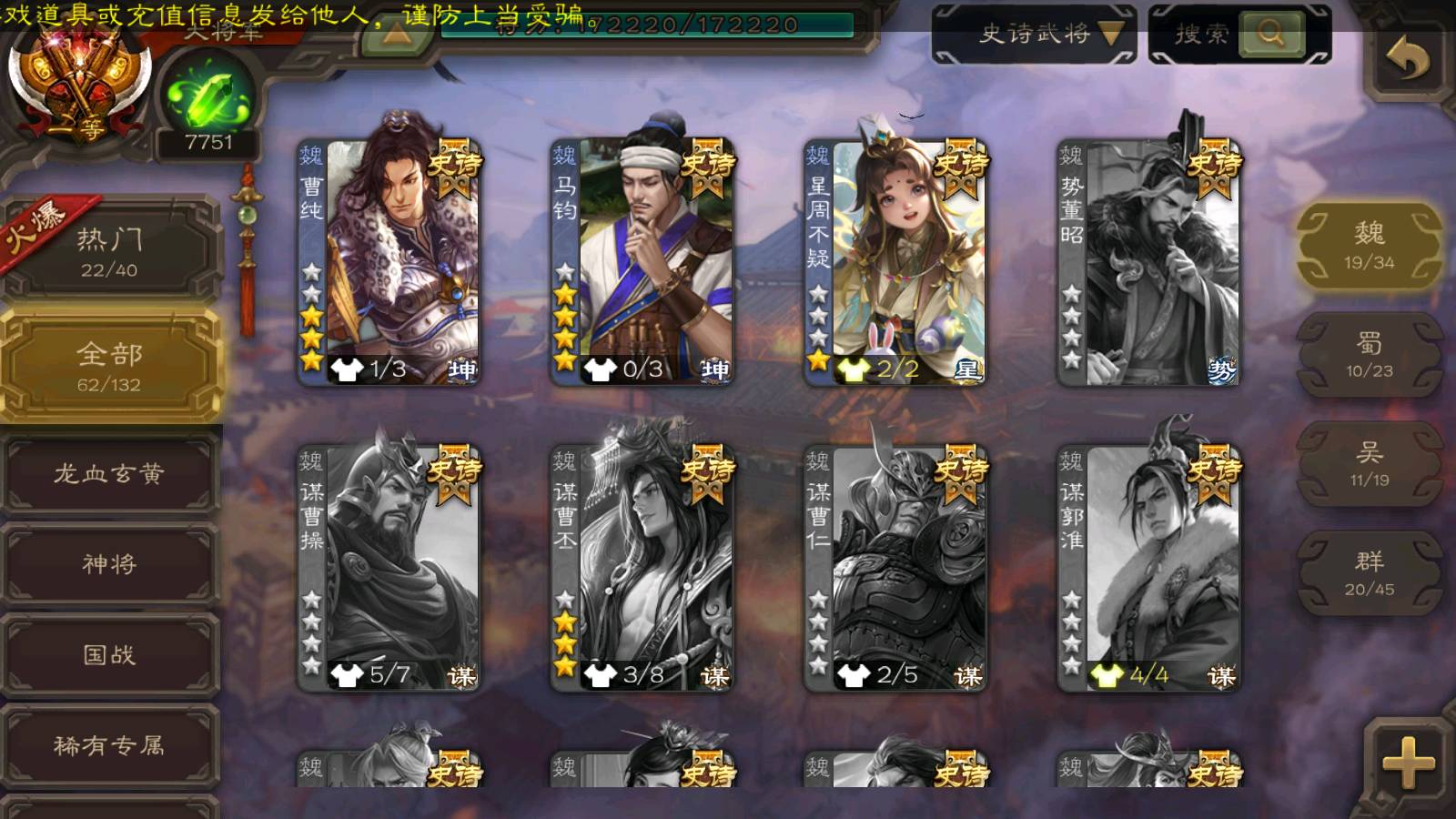Open the 龙血玄黄 category
Viewport: 1456px width, 819px height.
click(109, 474)
